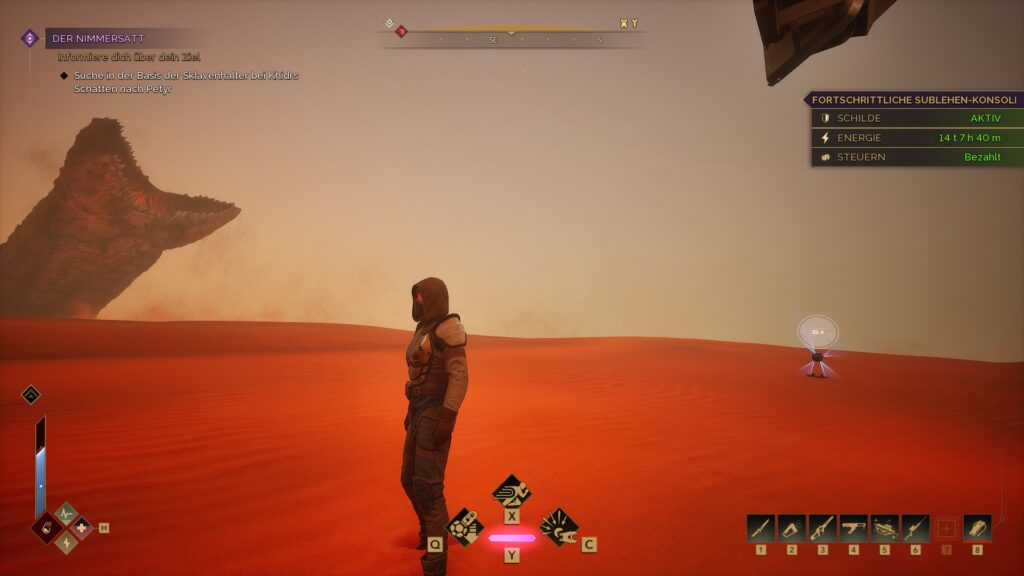The image size is (1024, 576).
Task: Click the empty plus hotbar slot
Action: [946, 528]
